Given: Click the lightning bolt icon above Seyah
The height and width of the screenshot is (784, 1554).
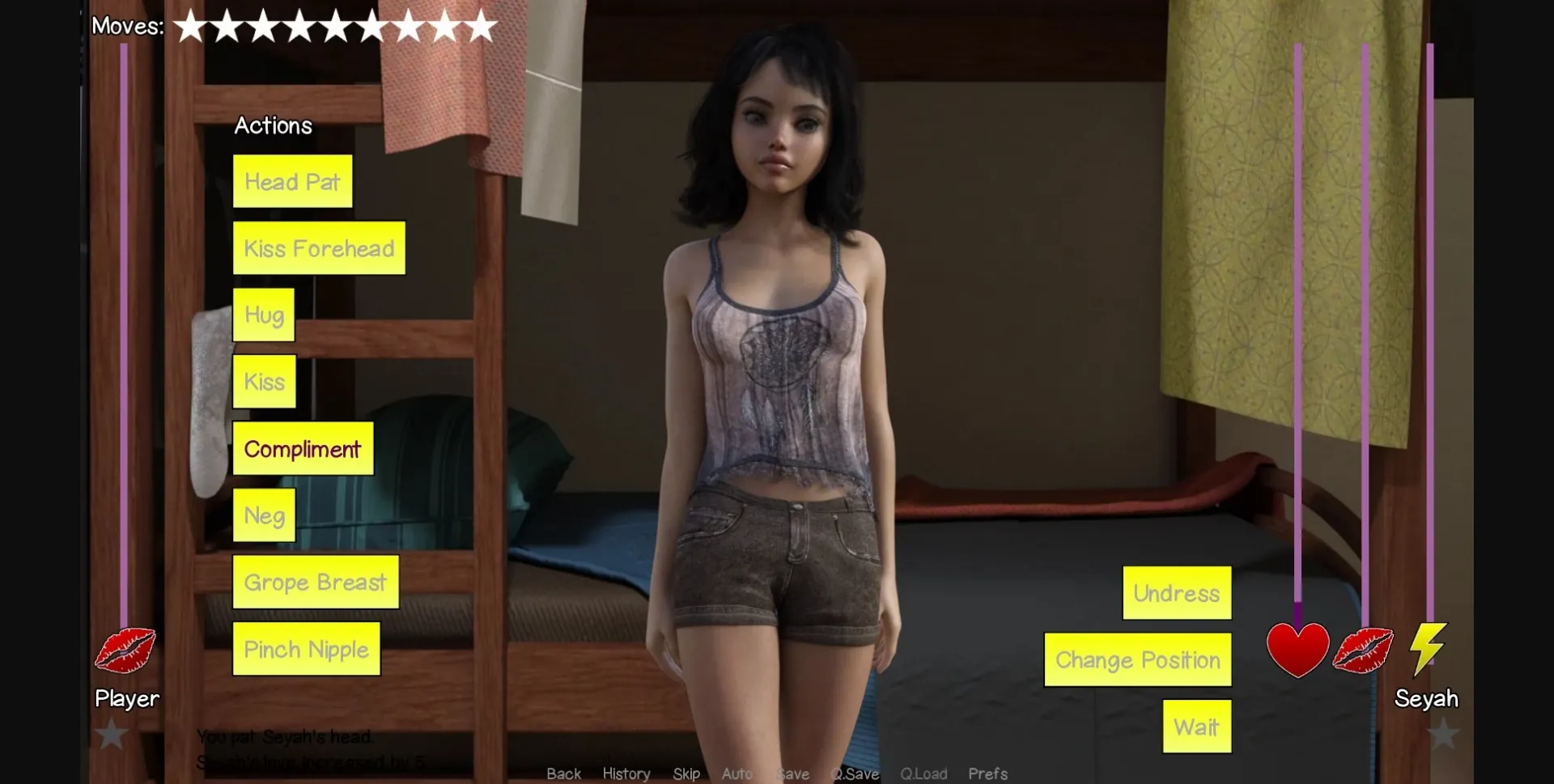Looking at the screenshot, I should (x=1427, y=648).
